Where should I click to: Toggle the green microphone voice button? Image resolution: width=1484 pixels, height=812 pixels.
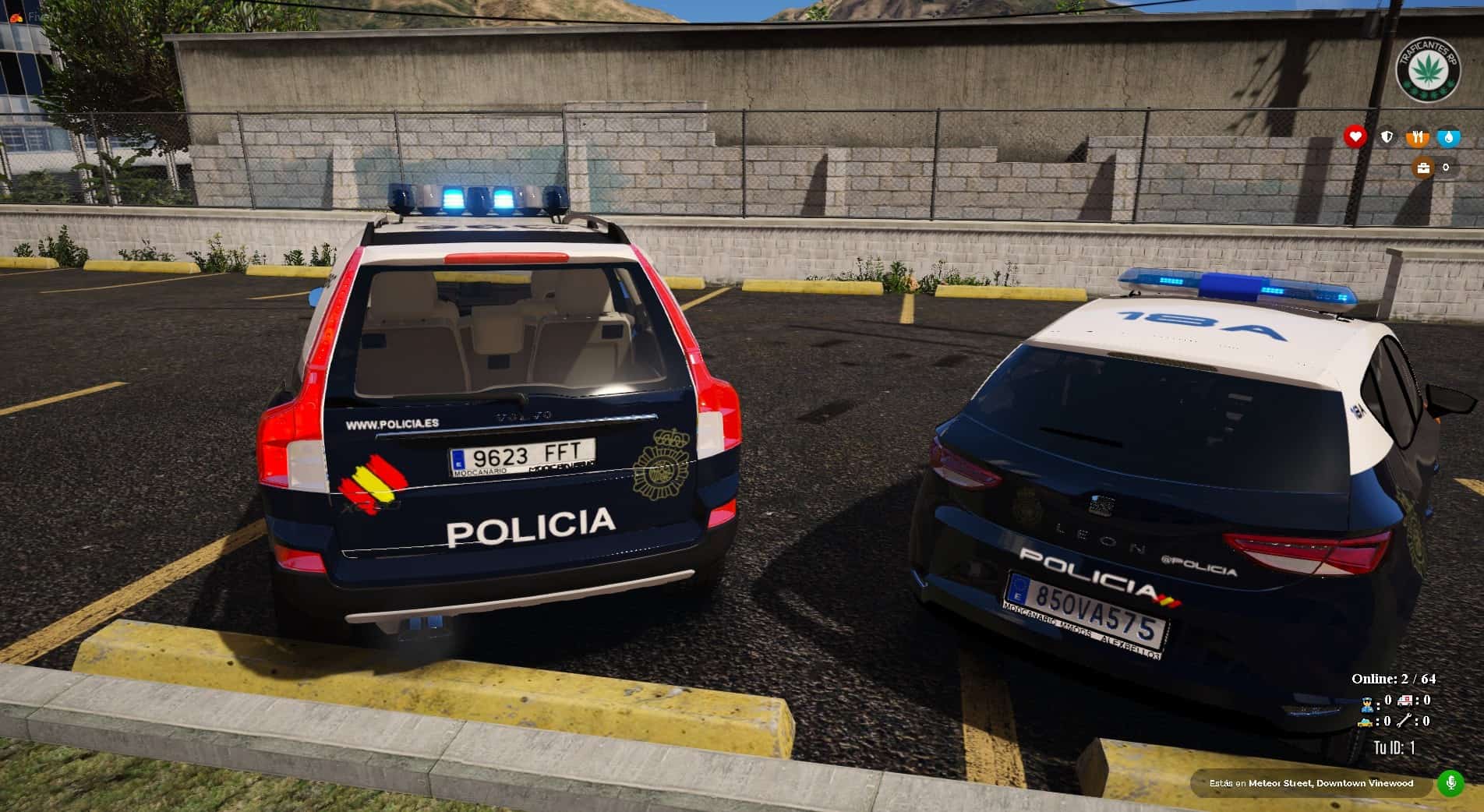1450,782
